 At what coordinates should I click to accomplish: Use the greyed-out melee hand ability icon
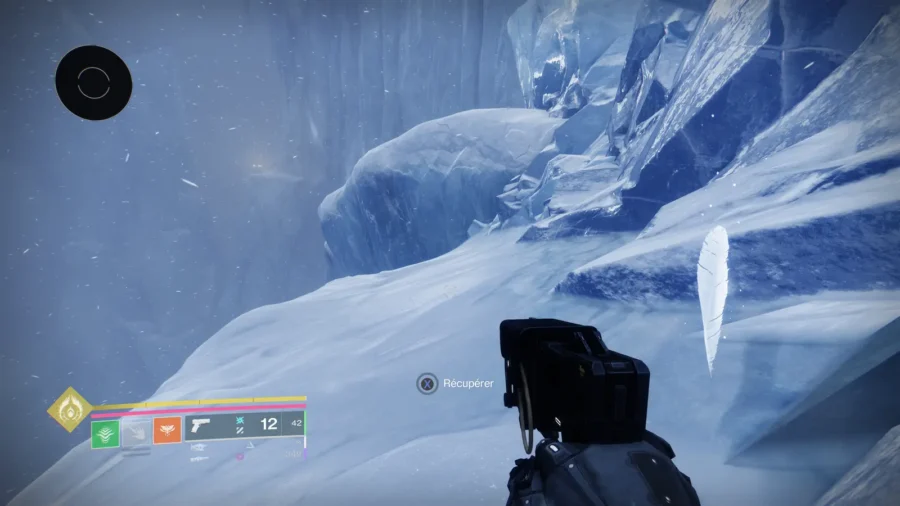pos(136,433)
